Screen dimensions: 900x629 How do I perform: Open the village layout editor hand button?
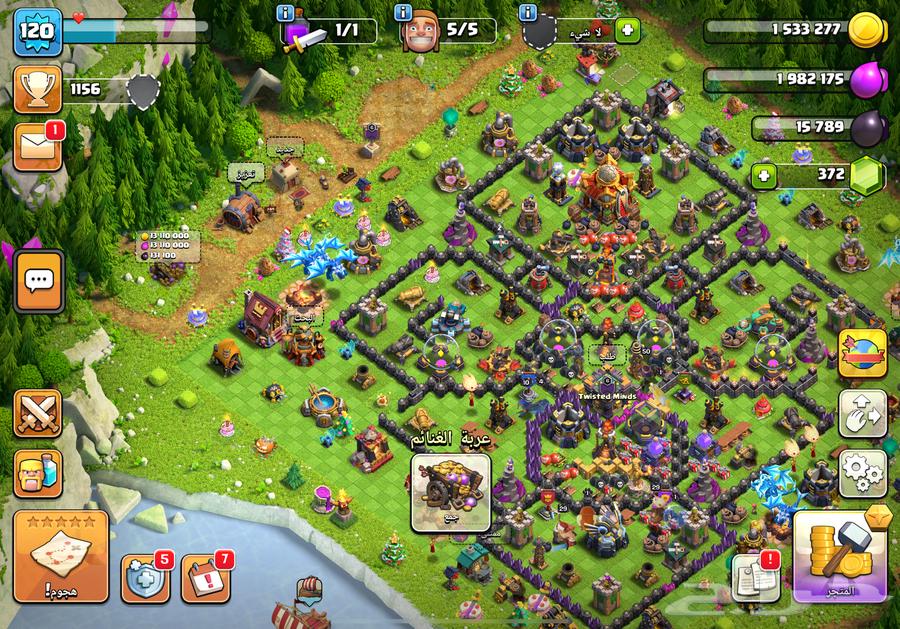click(x=862, y=410)
